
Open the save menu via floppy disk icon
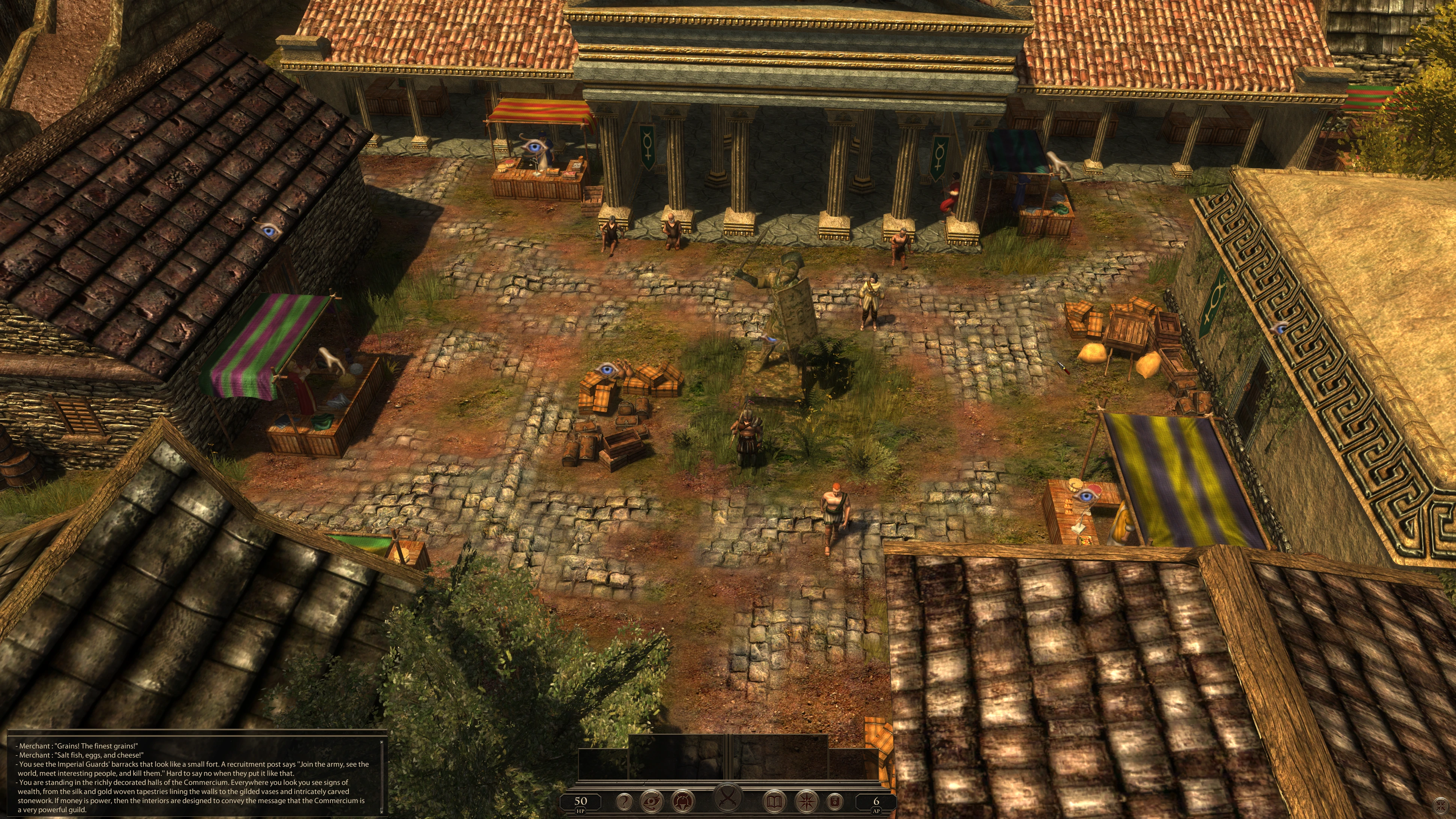(x=835, y=801)
